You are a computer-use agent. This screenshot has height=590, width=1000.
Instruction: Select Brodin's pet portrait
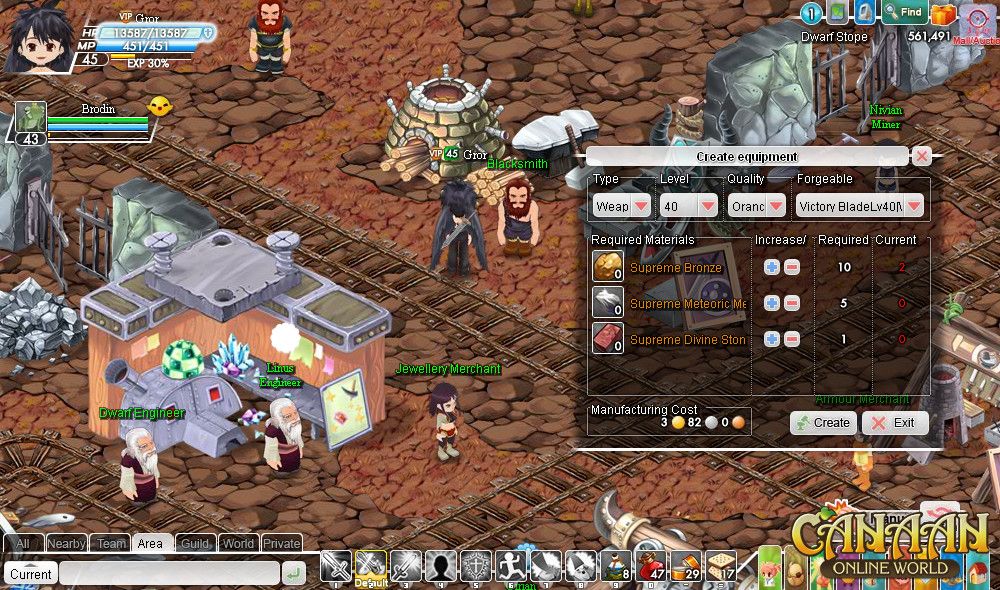[x=31, y=118]
